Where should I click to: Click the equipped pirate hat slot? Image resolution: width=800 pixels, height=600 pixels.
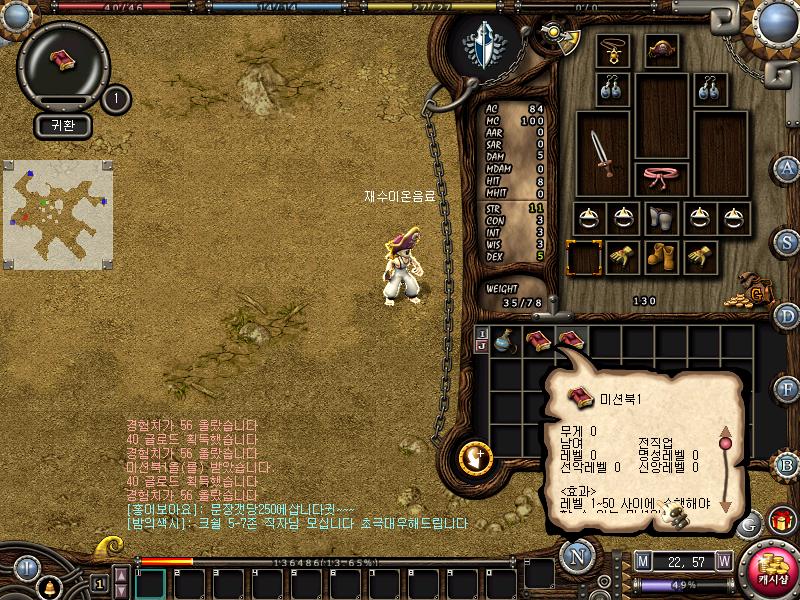(662, 50)
